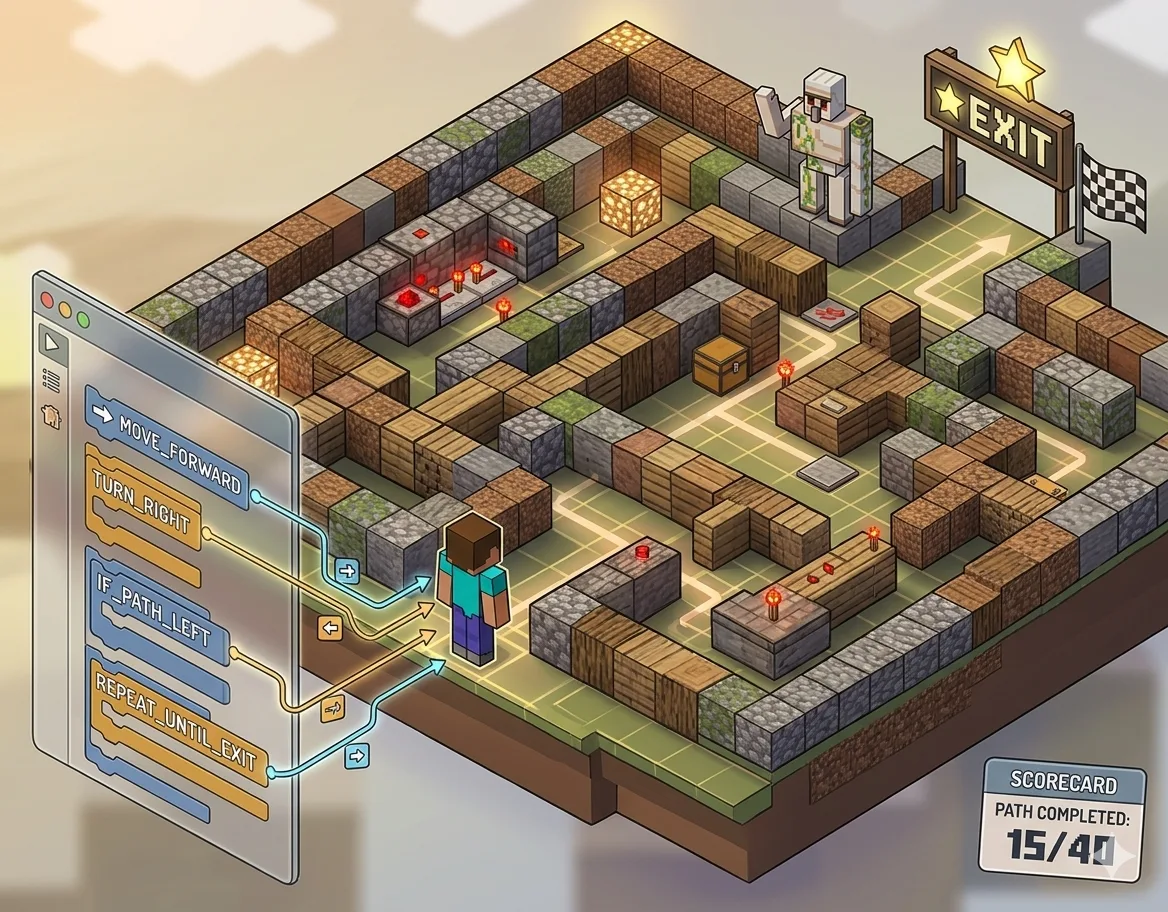Viewport: 1168px width, 912px height.
Task: Select the house icon in the sidebar
Action: pos(51,415)
